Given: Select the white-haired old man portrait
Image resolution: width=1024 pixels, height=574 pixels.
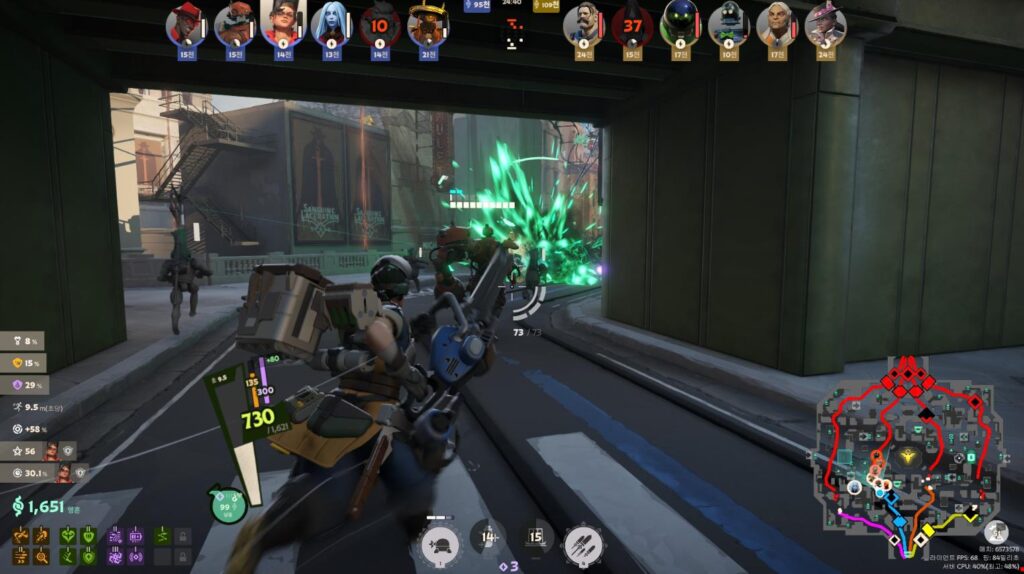Looking at the screenshot, I should click(776, 24).
